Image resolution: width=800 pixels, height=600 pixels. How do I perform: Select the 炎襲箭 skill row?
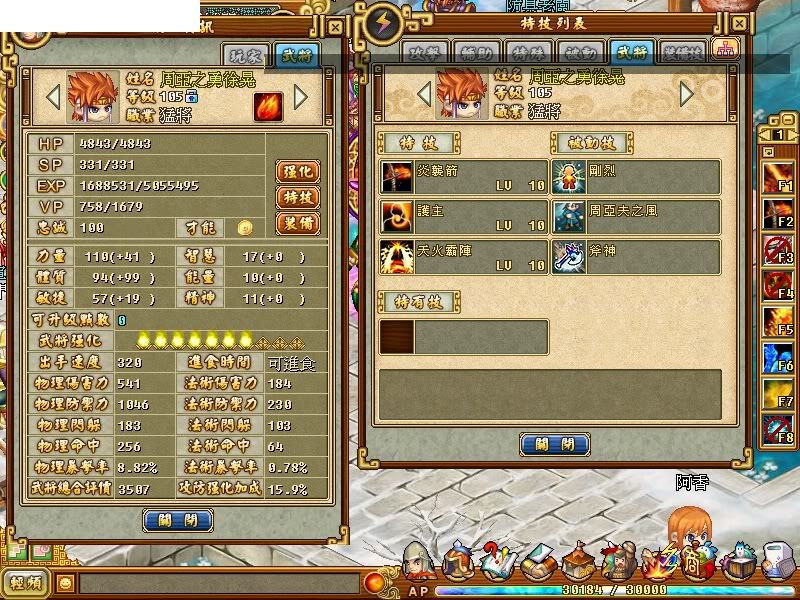tap(464, 177)
